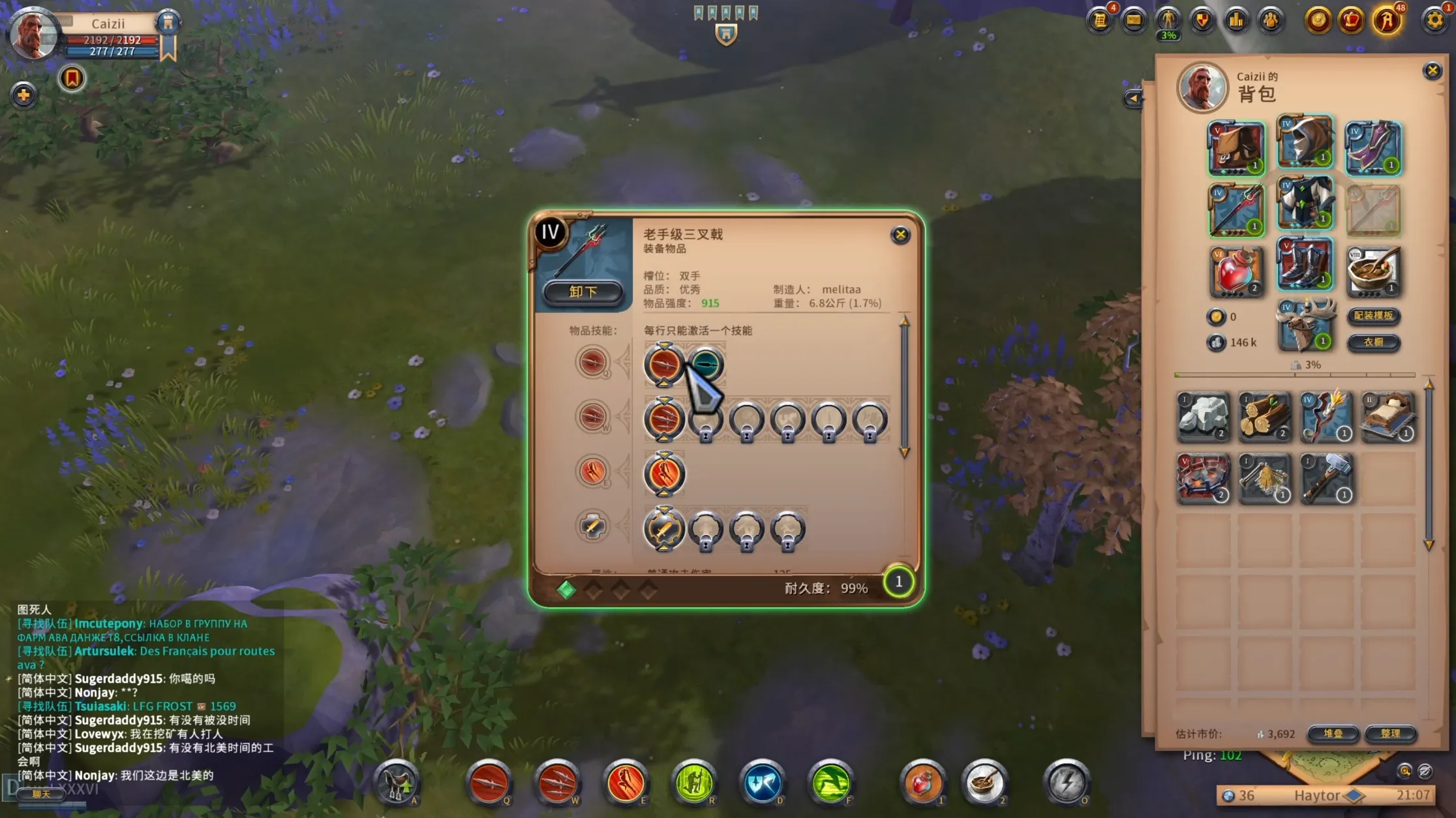Click the scroll-up arrow in the trident window
1456x818 pixels.
click(904, 322)
